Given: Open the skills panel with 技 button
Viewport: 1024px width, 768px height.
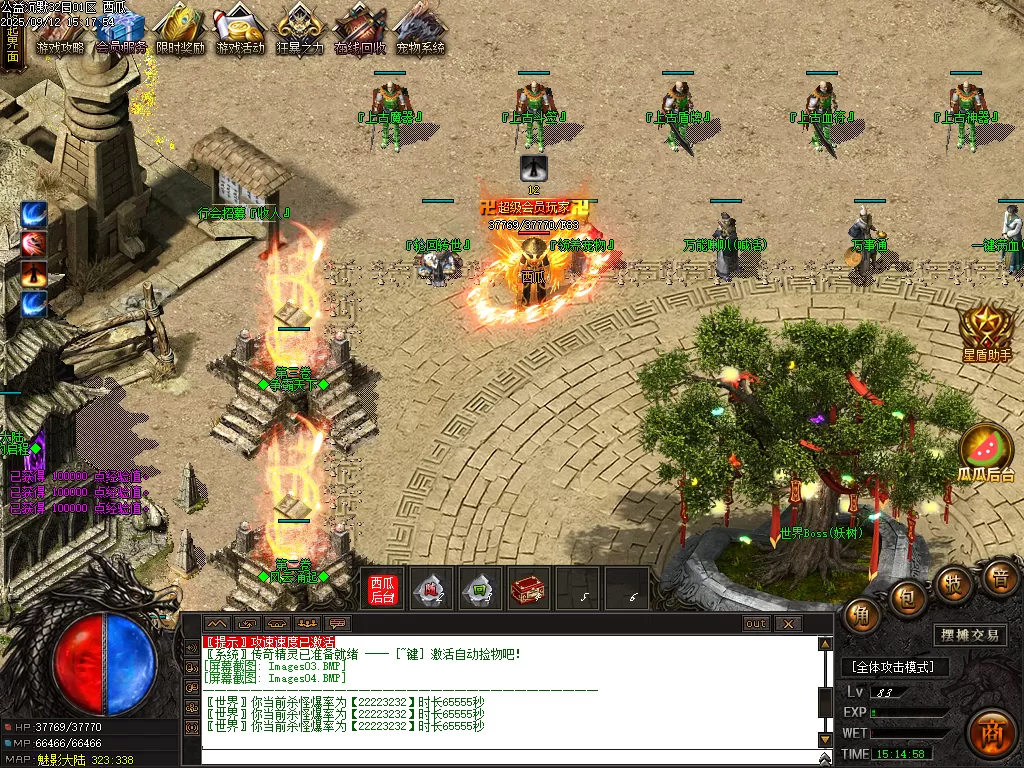Looking at the screenshot, I should tap(954, 584).
